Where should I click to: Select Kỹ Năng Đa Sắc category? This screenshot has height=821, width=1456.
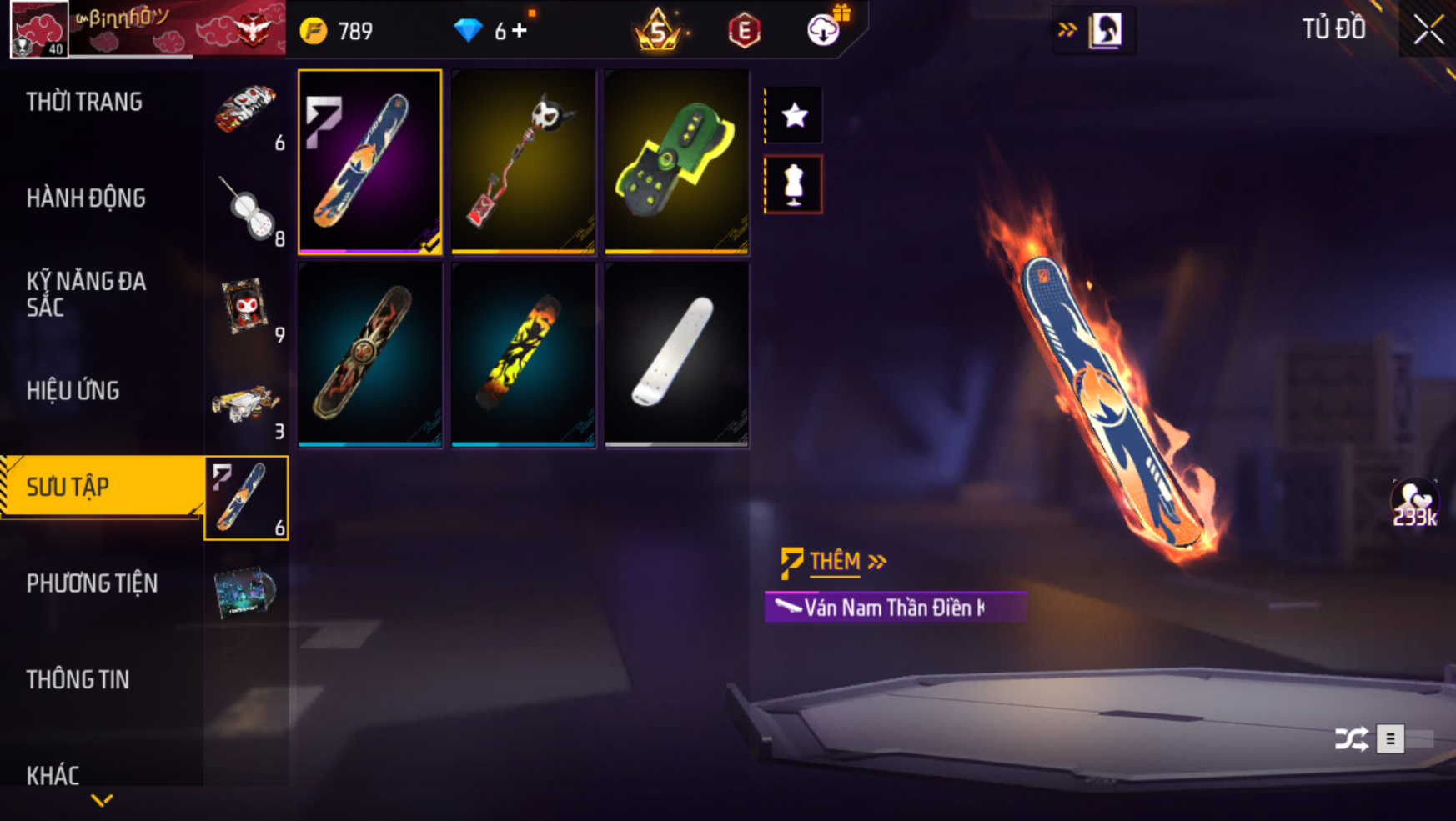(x=86, y=293)
